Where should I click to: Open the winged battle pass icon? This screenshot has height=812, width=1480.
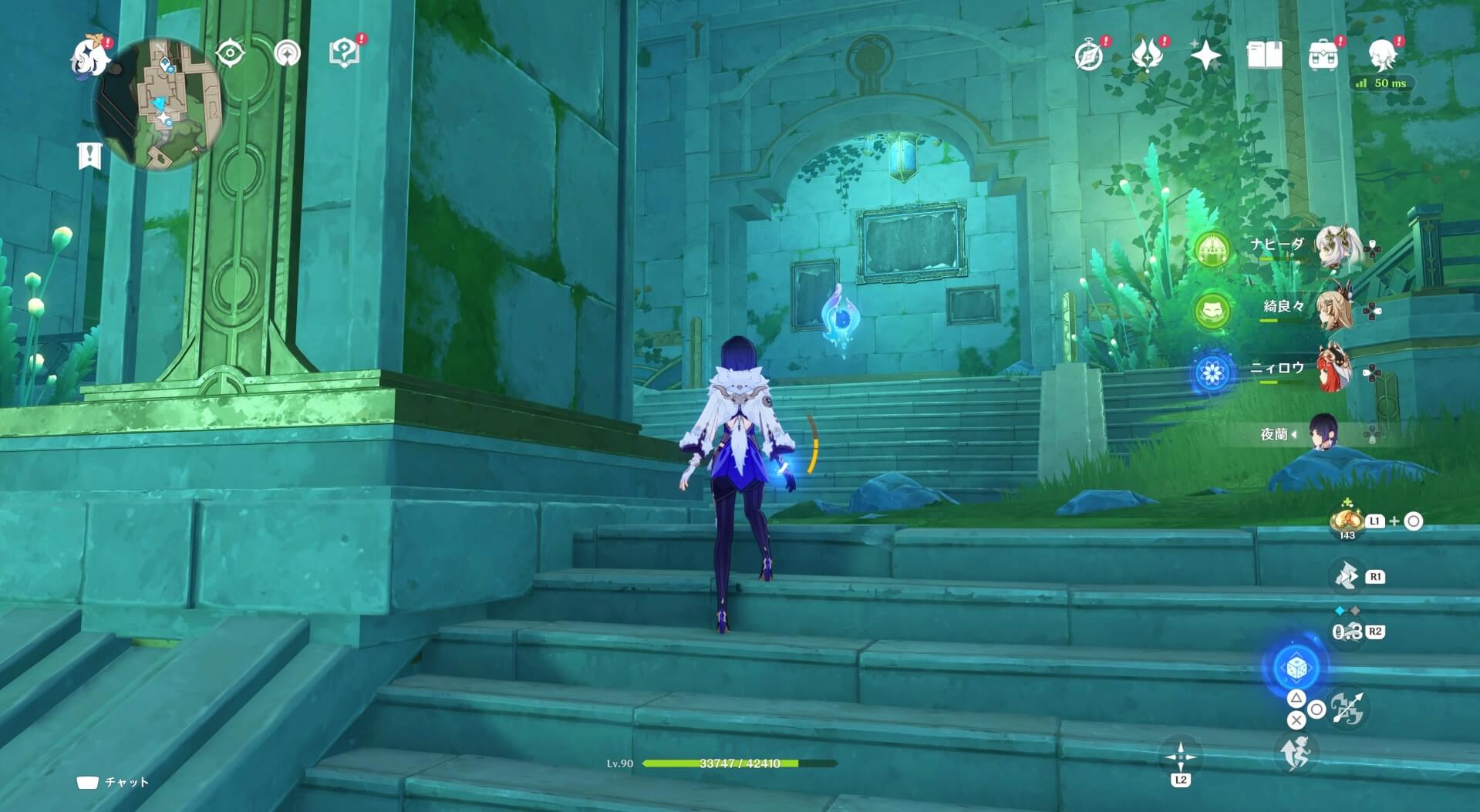click(1148, 56)
